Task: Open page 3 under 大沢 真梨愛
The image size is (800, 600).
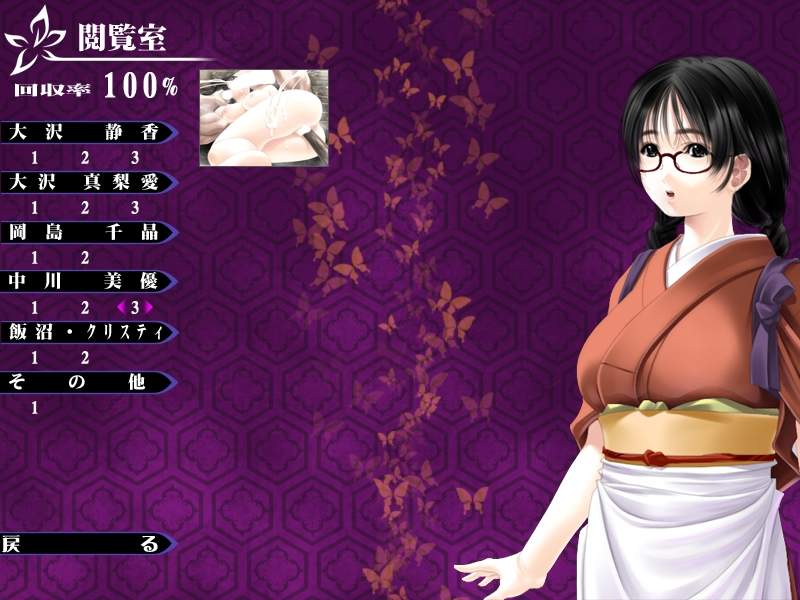Action: [x=135, y=207]
